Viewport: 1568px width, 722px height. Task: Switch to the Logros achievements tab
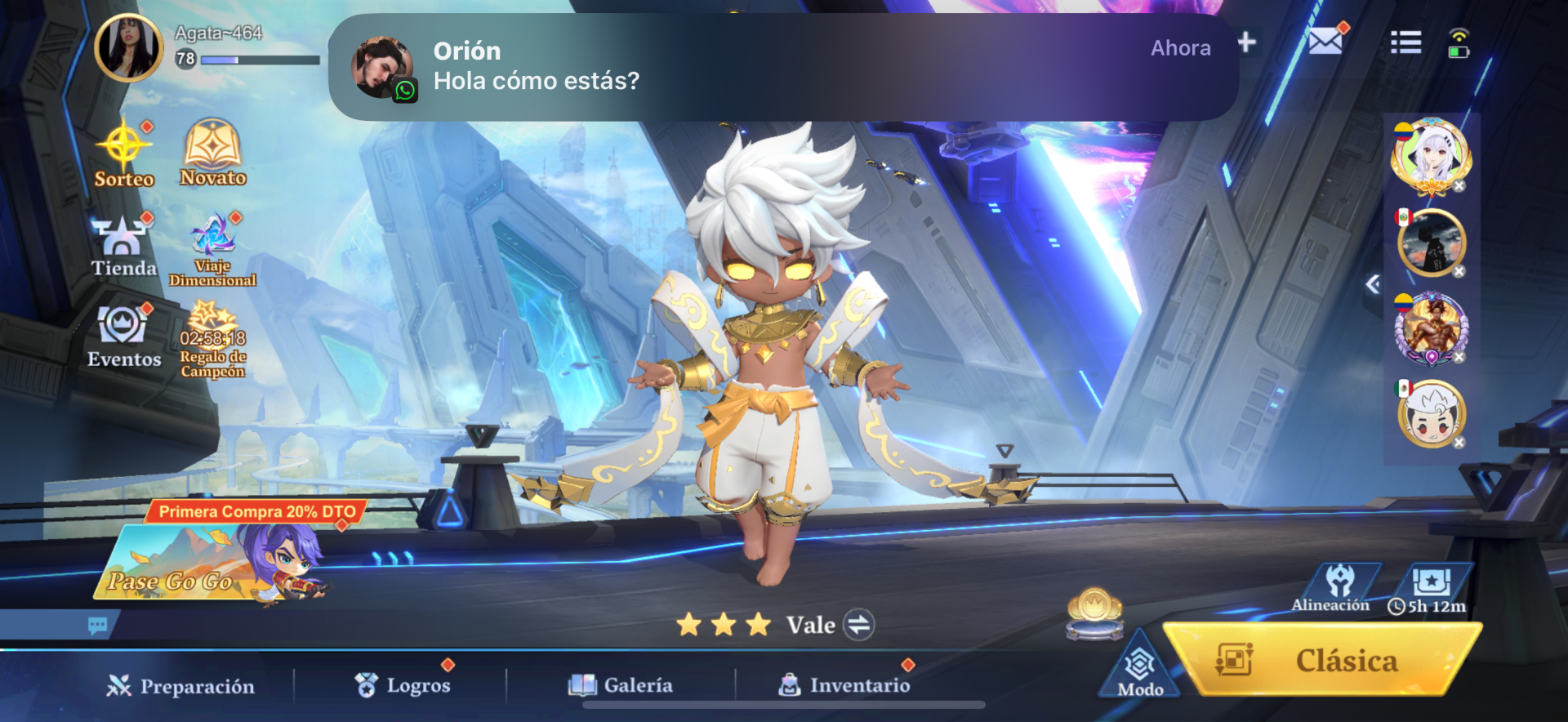coord(403,685)
